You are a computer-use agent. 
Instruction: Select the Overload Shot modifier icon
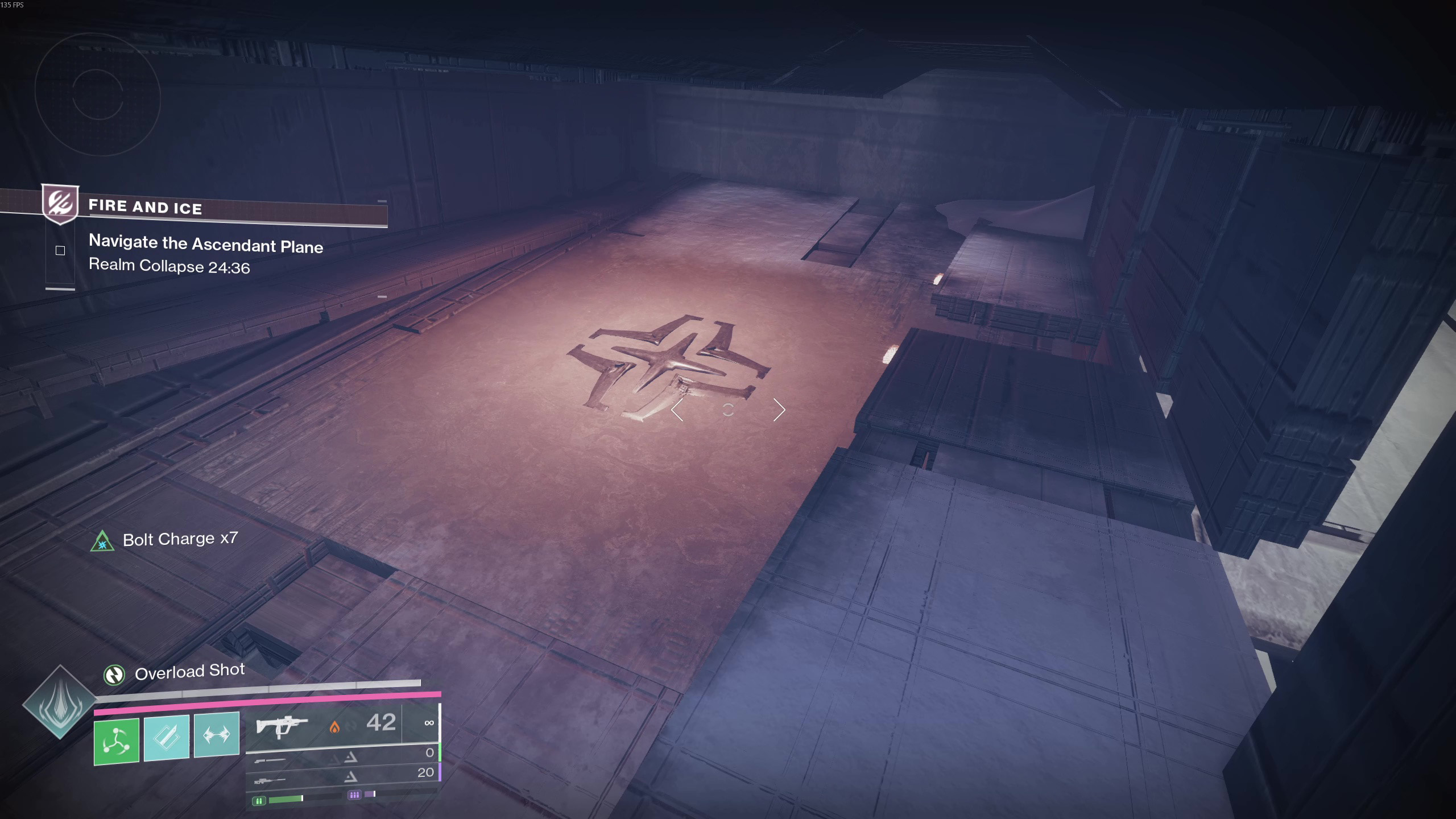click(114, 675)
